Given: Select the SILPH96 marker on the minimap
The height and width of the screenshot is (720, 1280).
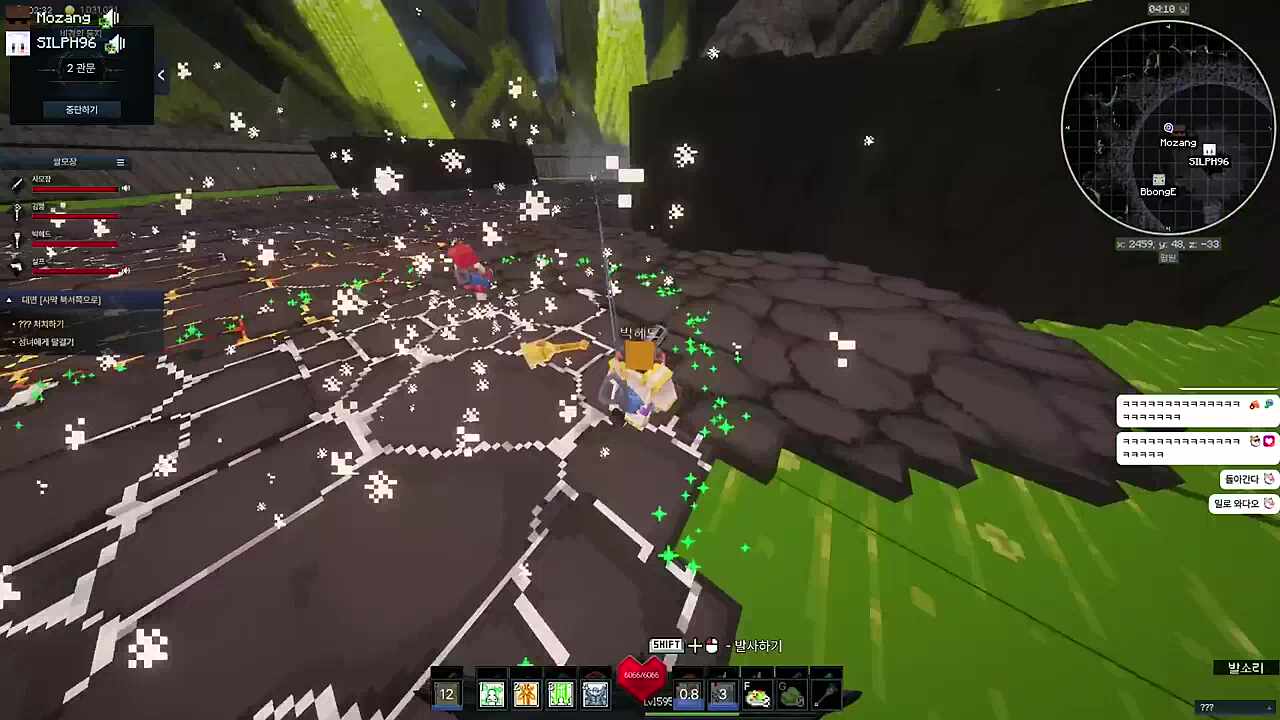Looking at the screenshot, I should tap(1209, 151).
